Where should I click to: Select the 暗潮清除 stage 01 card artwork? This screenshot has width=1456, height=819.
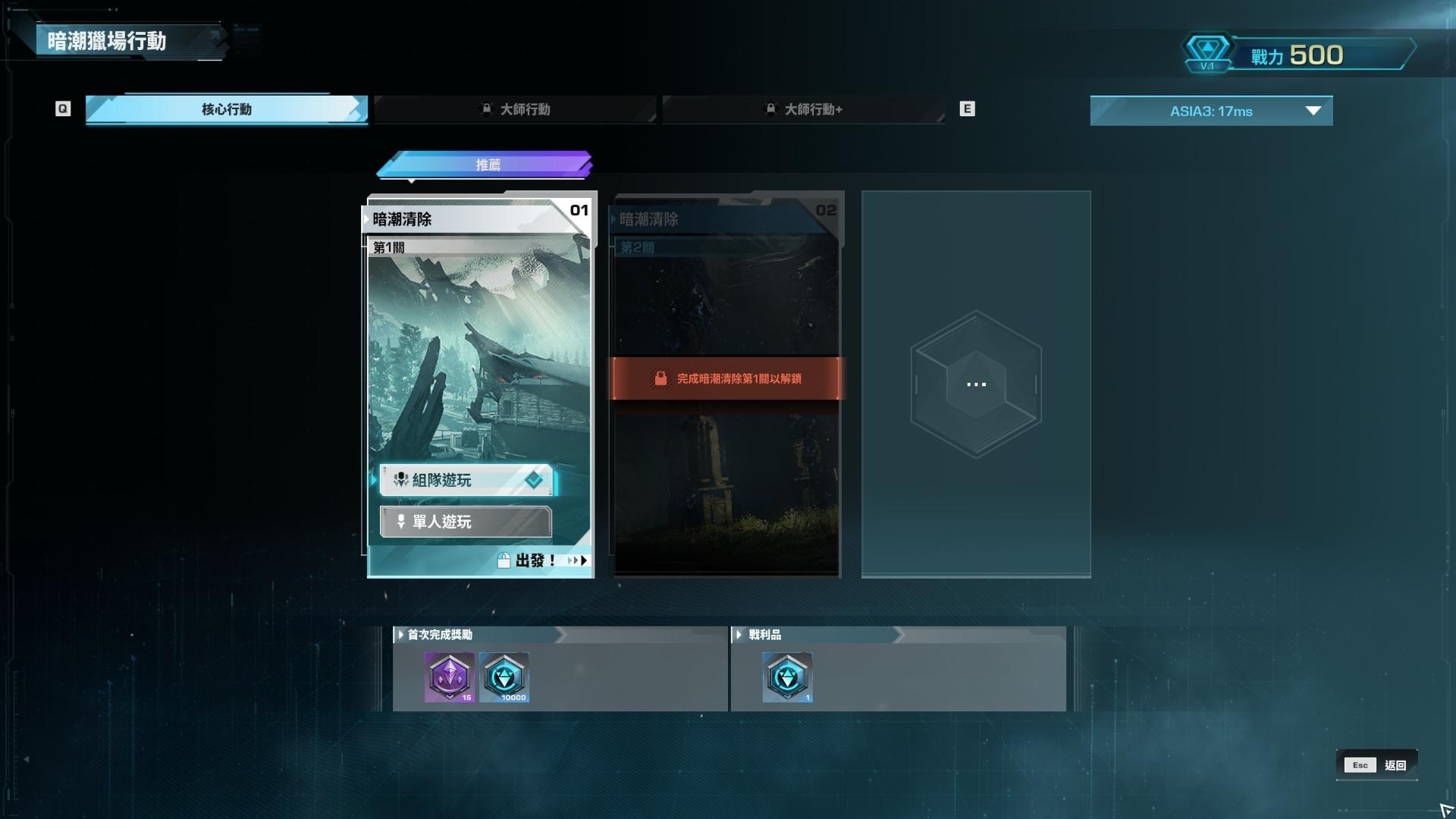tap(479, 349)
